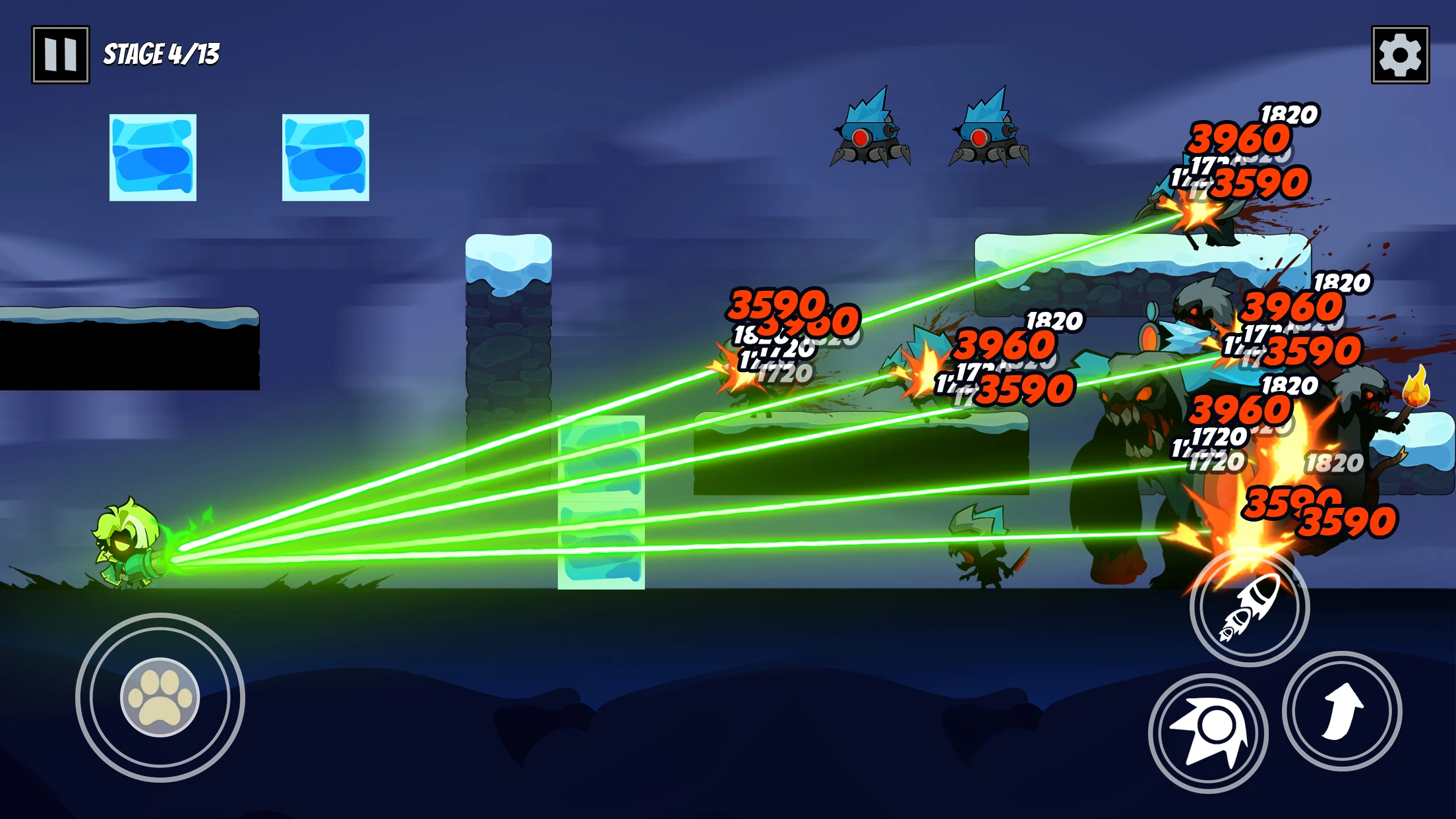The image size is (1456, 819).
Task: Open the gear settings menu
Action: (1400, 55)
